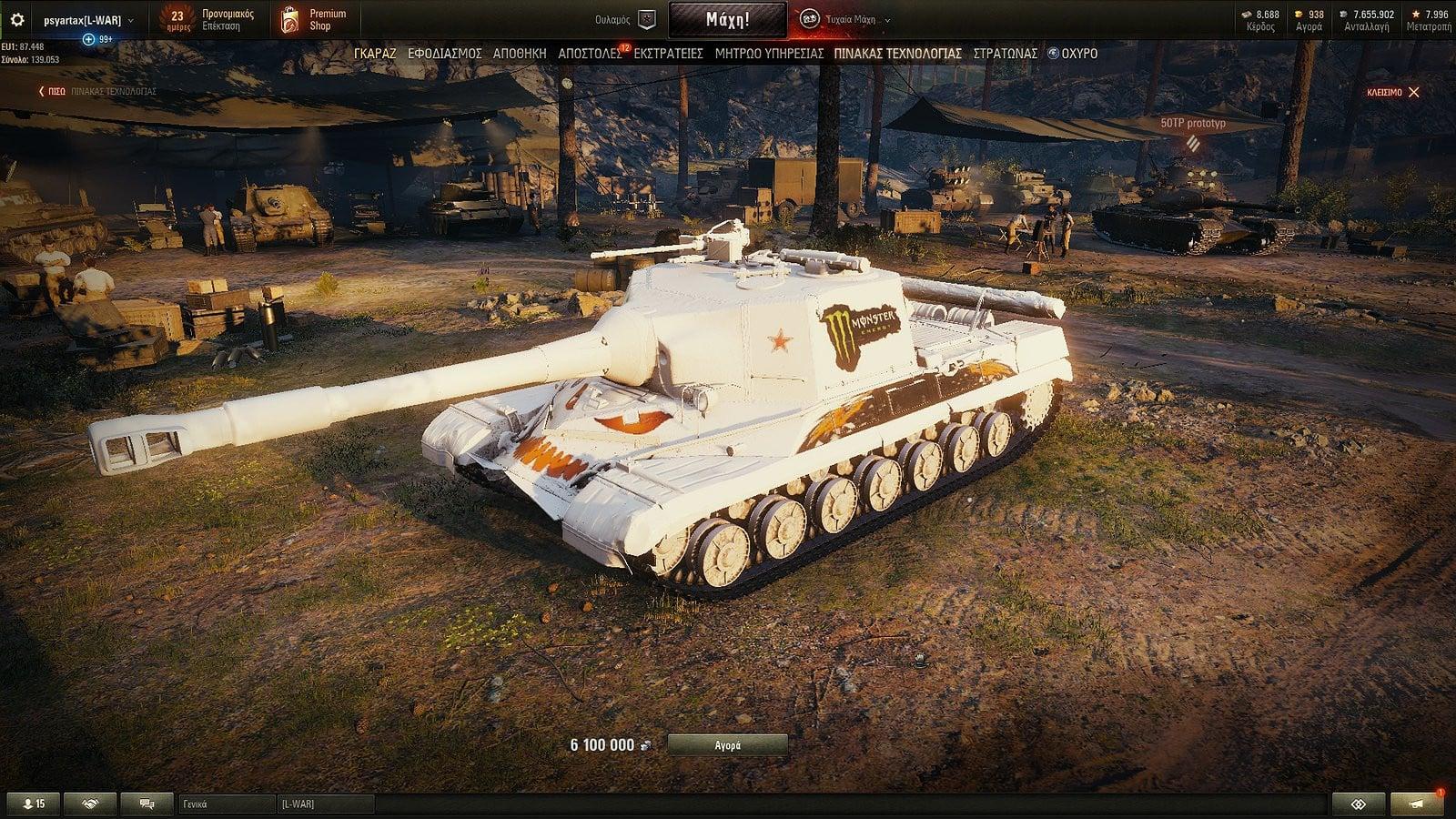The image size is (1456, 819).
Task: Open the settings gear menu
Action: (16, 20)
